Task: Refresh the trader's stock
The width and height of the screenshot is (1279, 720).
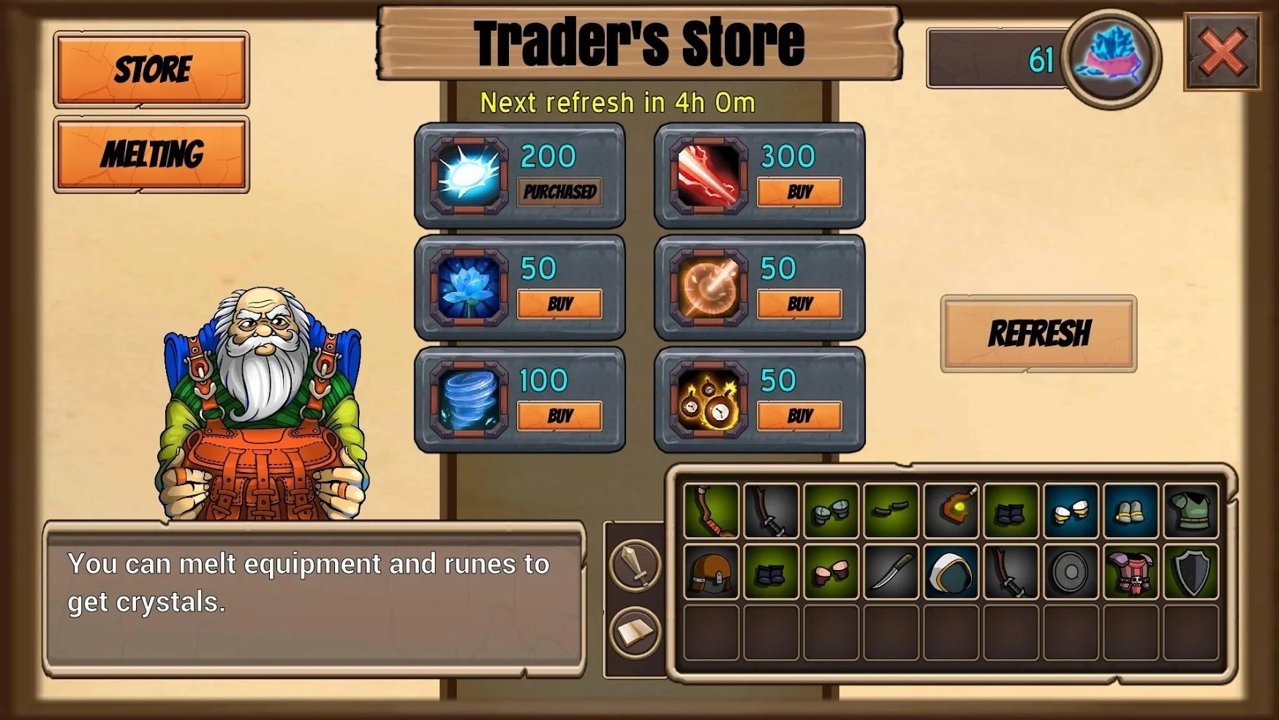Action: [x=1038, y=333]
